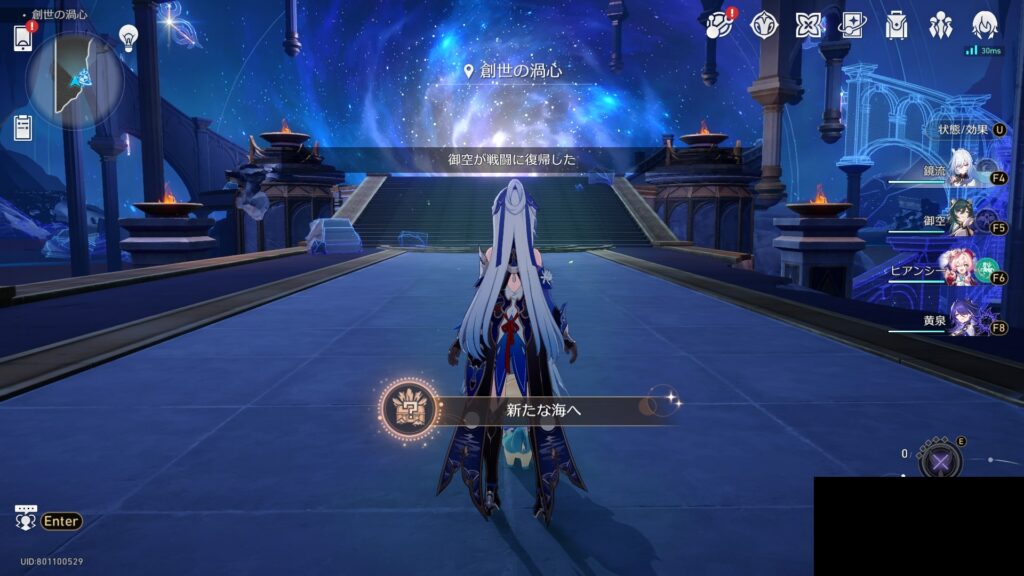The image size is (1024, 576).
Task: Open the diamond emblem icon
Action: tap(765, 25)
